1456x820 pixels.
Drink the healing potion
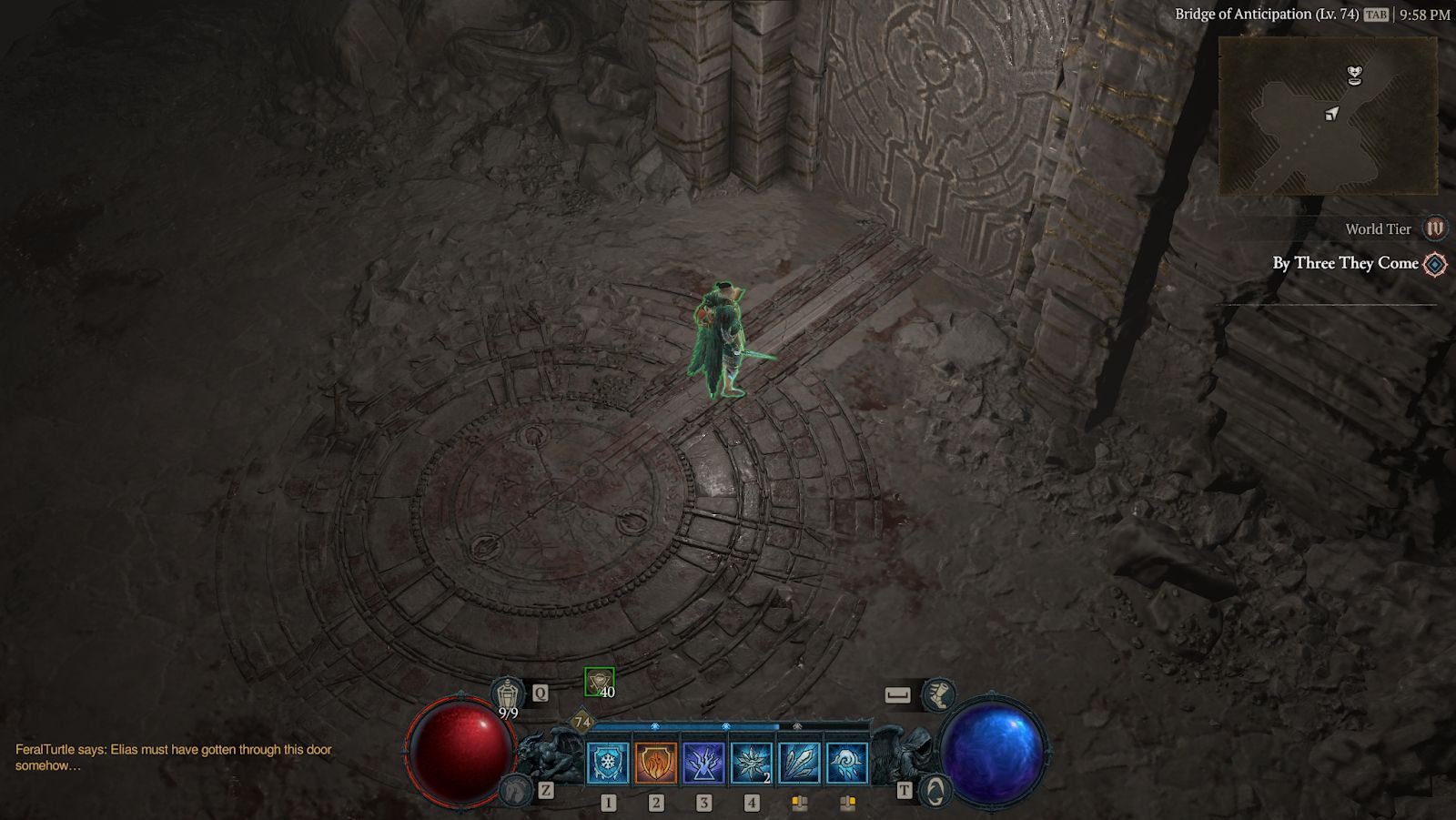point(508,695)
